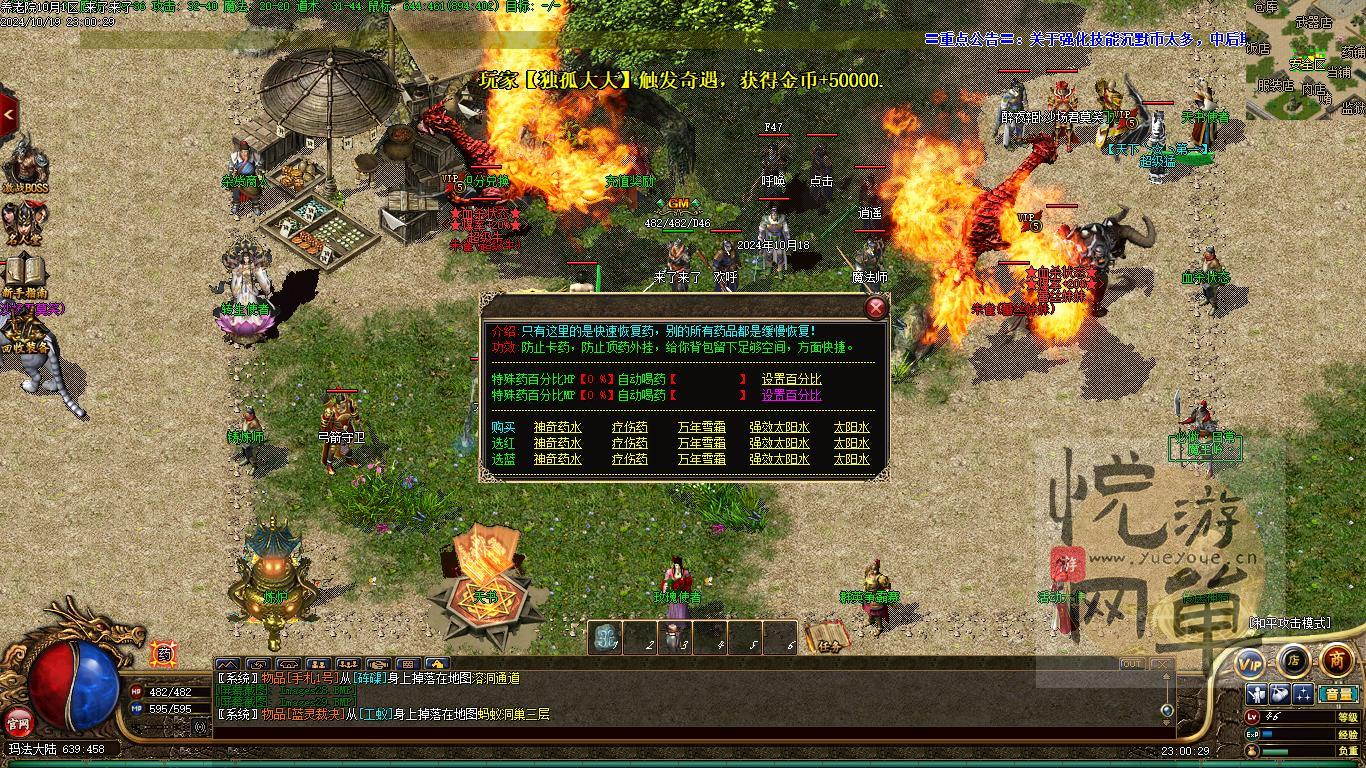Open the HP 设置百分比 link

[x=791, y=379]
